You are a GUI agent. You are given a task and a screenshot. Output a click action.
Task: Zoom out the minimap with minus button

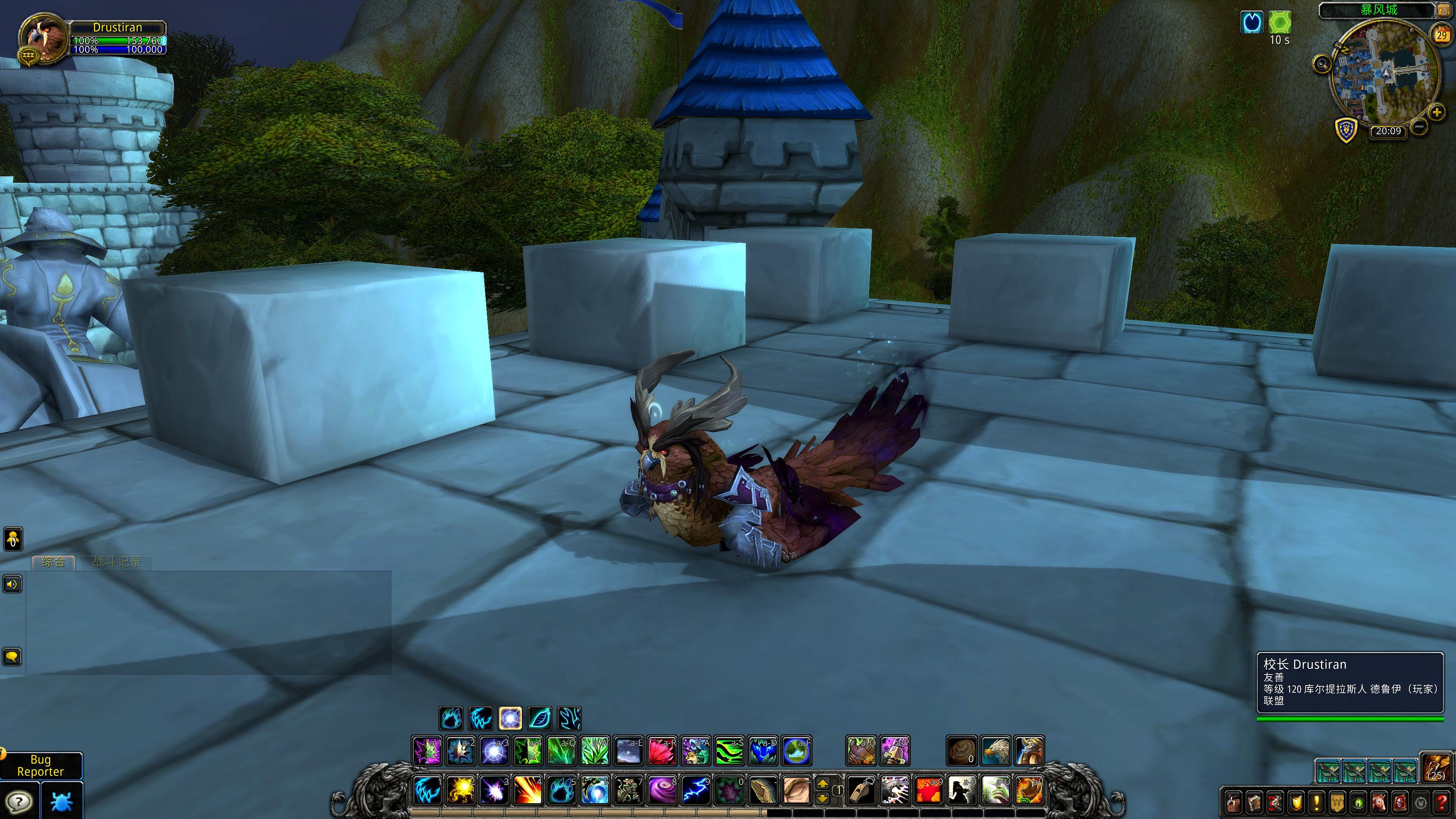[x=1419, y=127]
